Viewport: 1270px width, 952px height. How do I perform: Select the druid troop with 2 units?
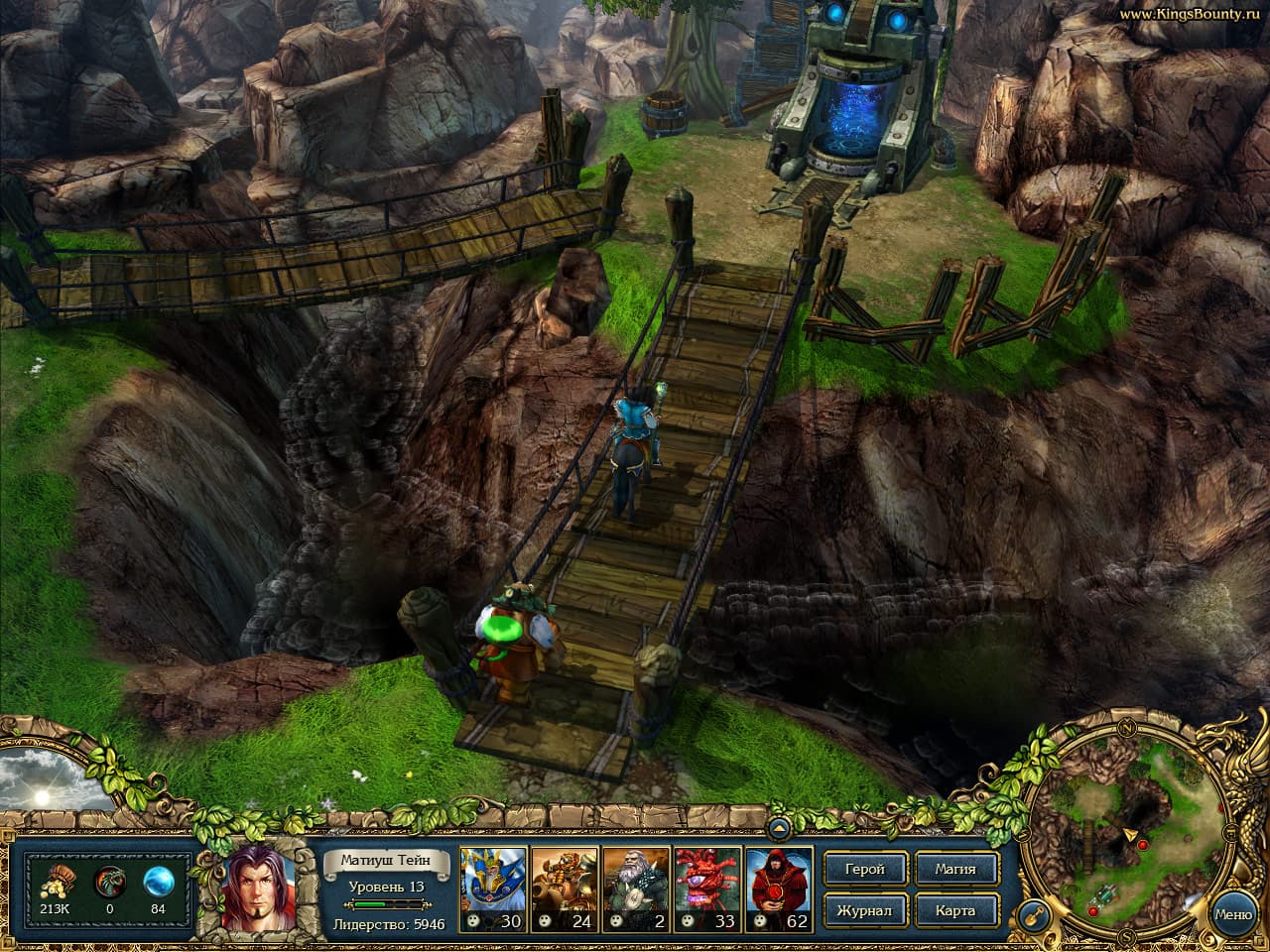click(638, 886)
